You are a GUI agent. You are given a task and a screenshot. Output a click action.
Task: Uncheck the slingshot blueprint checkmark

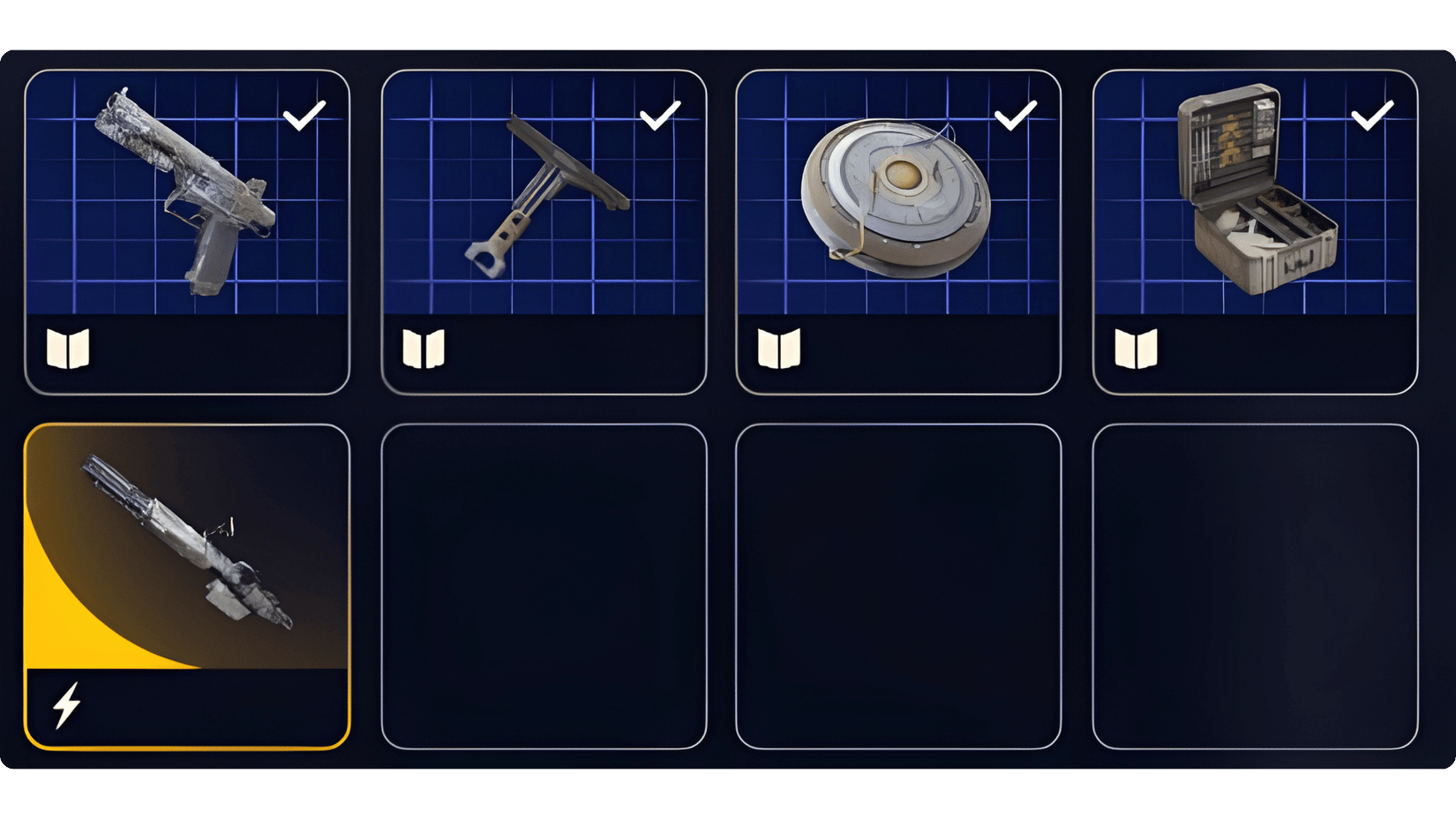tap(662, 113)
